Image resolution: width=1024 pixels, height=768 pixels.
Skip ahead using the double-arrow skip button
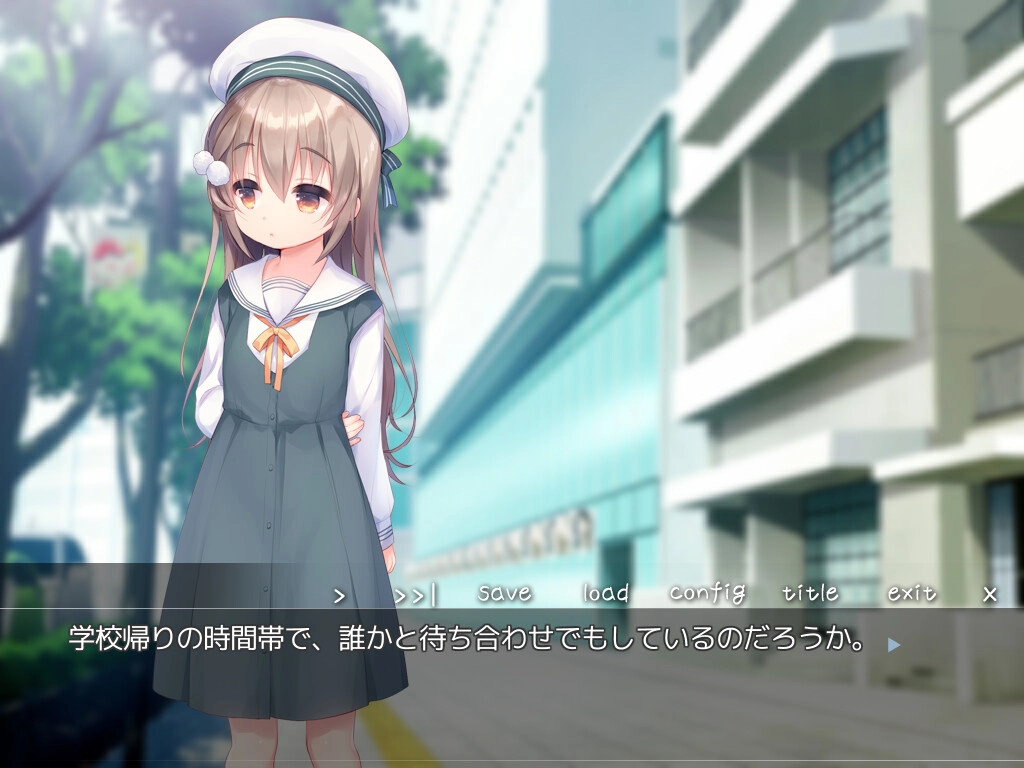coord(415,595)
